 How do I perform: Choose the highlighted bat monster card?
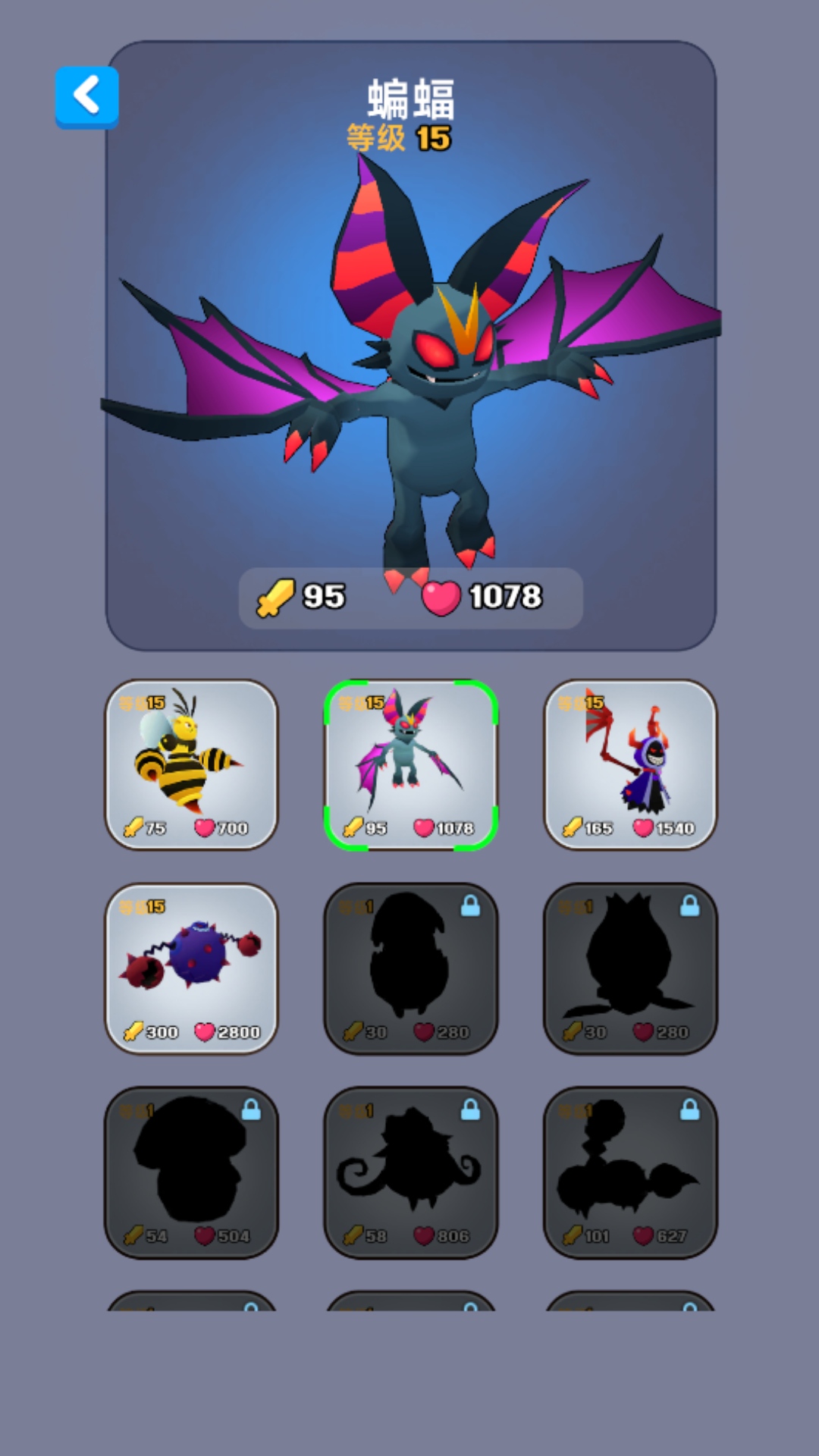click(410, 764)
